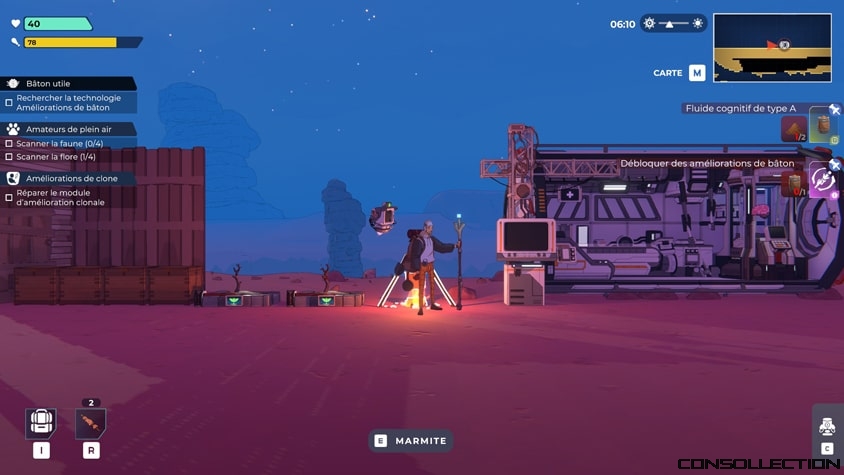The height and width of the screenshot is (475, 844).
Task: Select the Amateurs de plein air quest
Action: click(68, 129)
